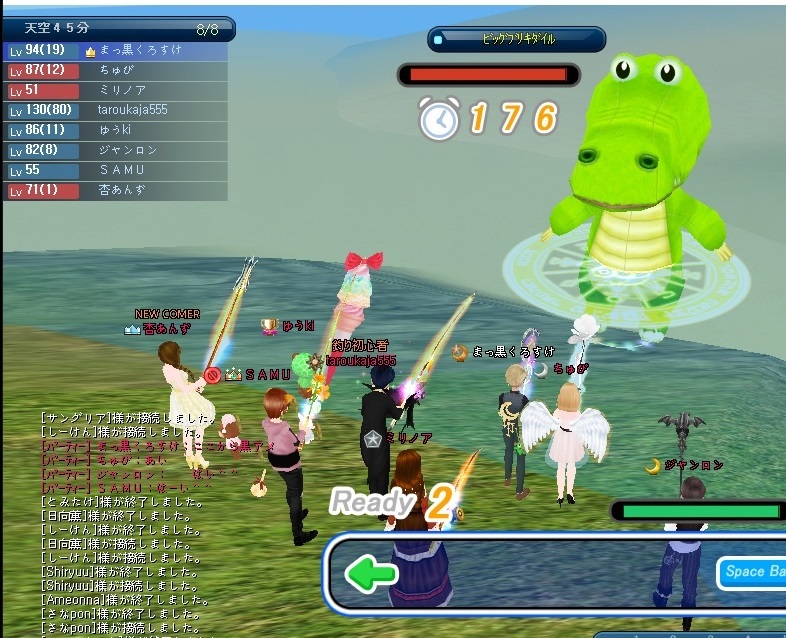786x638 pixels.
Task: Click the 天空45分 party header bar
Action: click(118, 29)
